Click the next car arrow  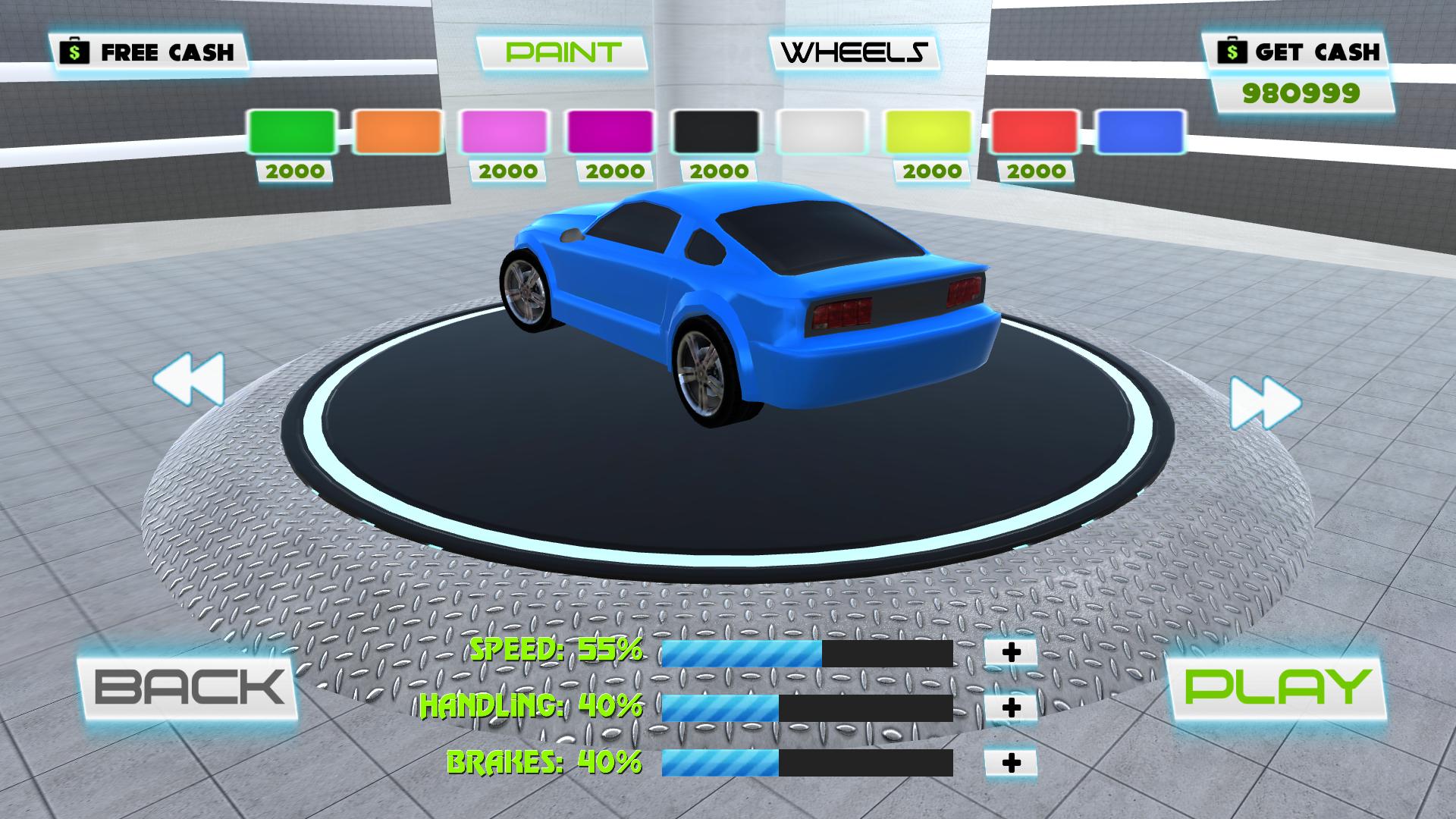point(1267,403)
